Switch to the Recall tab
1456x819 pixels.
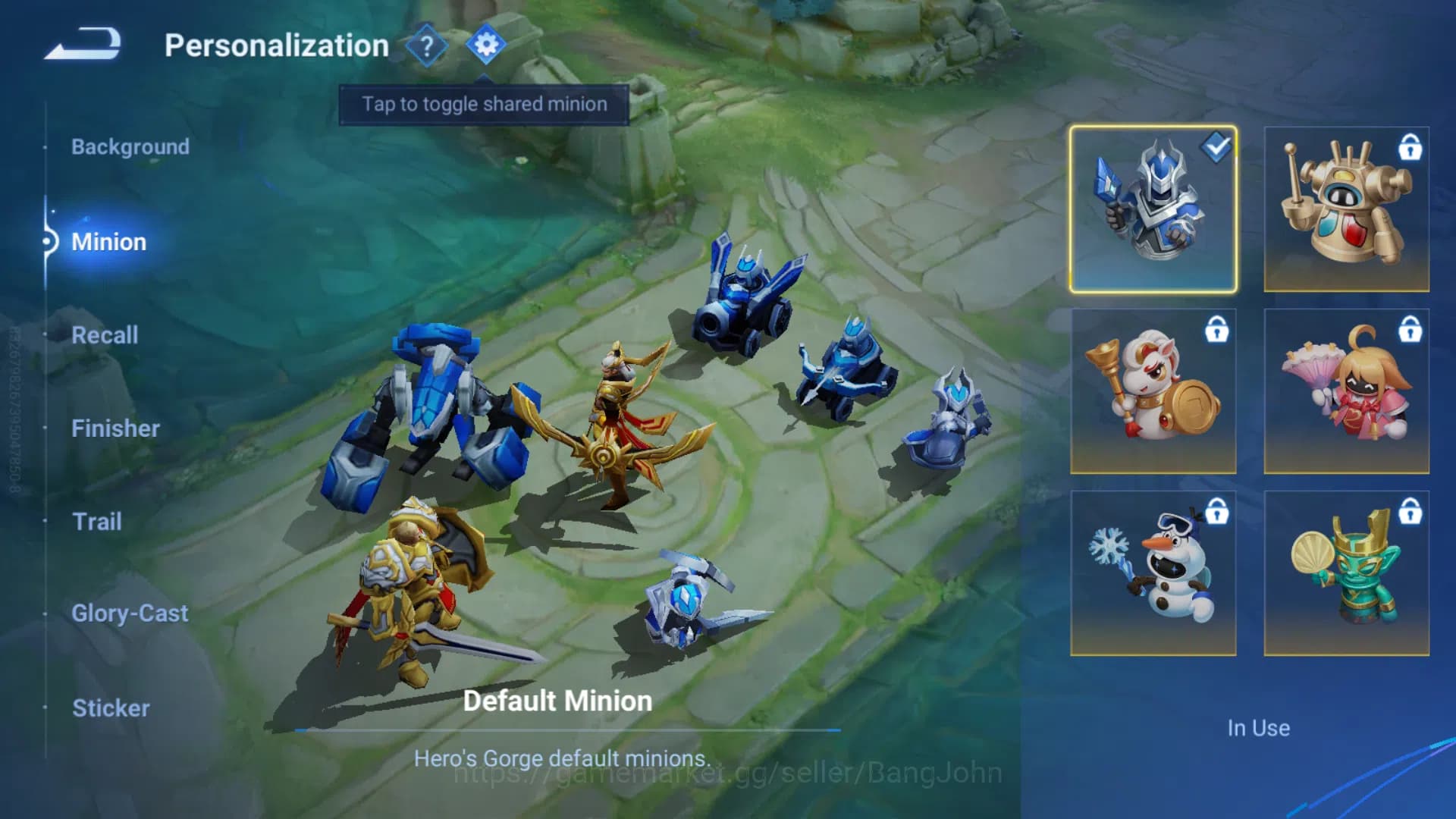[x=105, y=335]
